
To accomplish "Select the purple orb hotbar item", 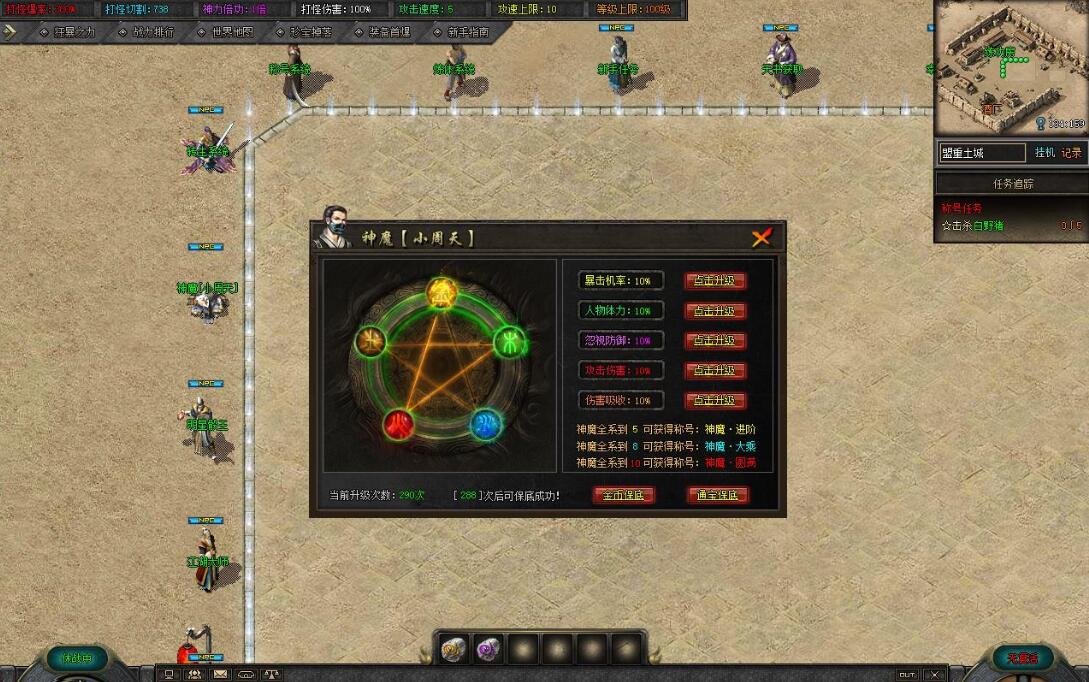I will pos(488,649).
